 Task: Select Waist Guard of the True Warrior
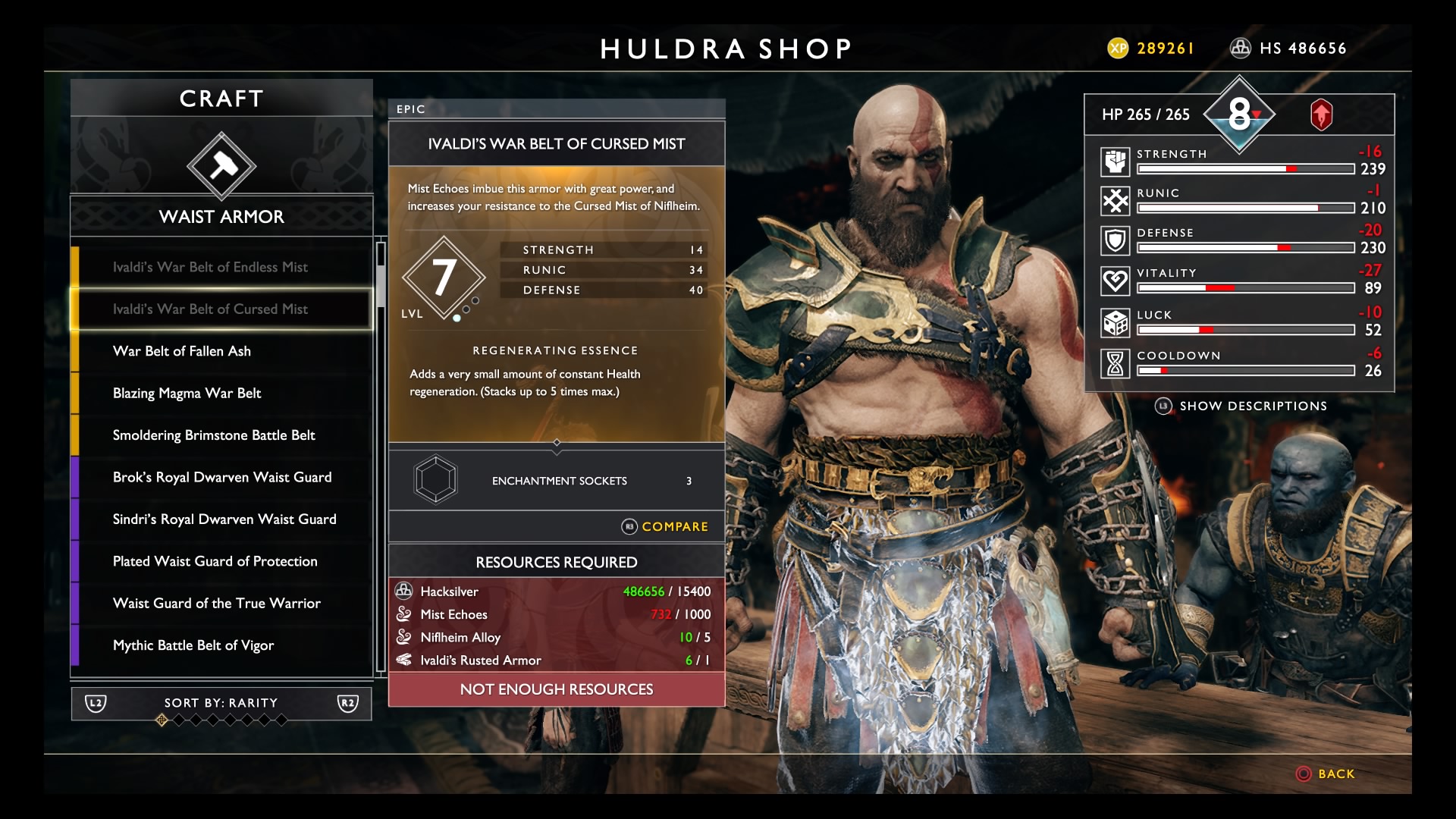click(217, 604)
